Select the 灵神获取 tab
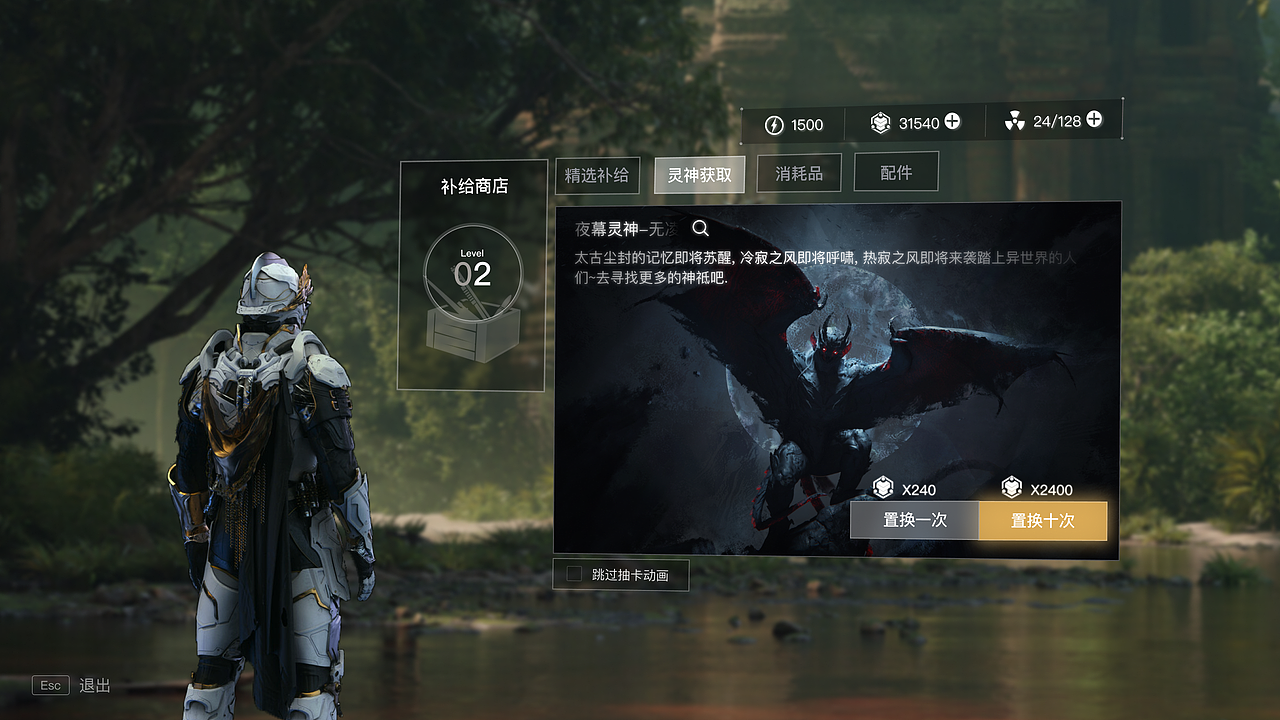Viewport: 1280px width, 720px height. [699, 174]
